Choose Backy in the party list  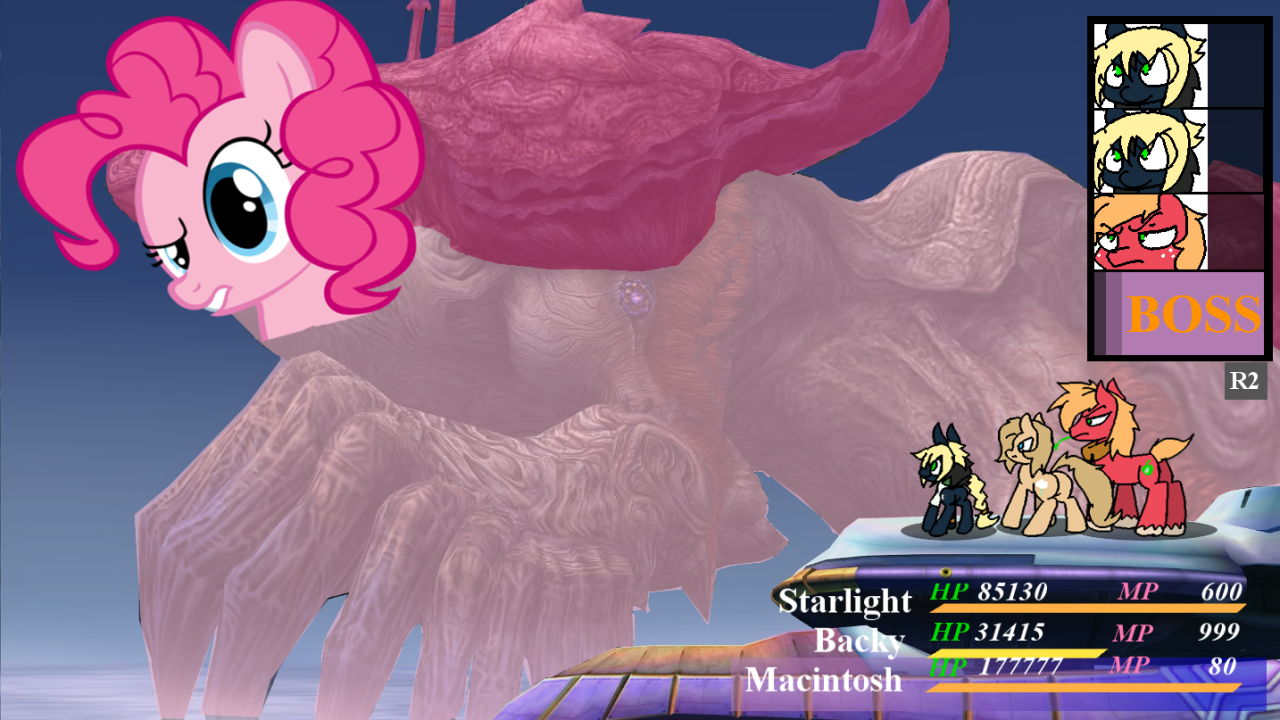click(859, 640)
